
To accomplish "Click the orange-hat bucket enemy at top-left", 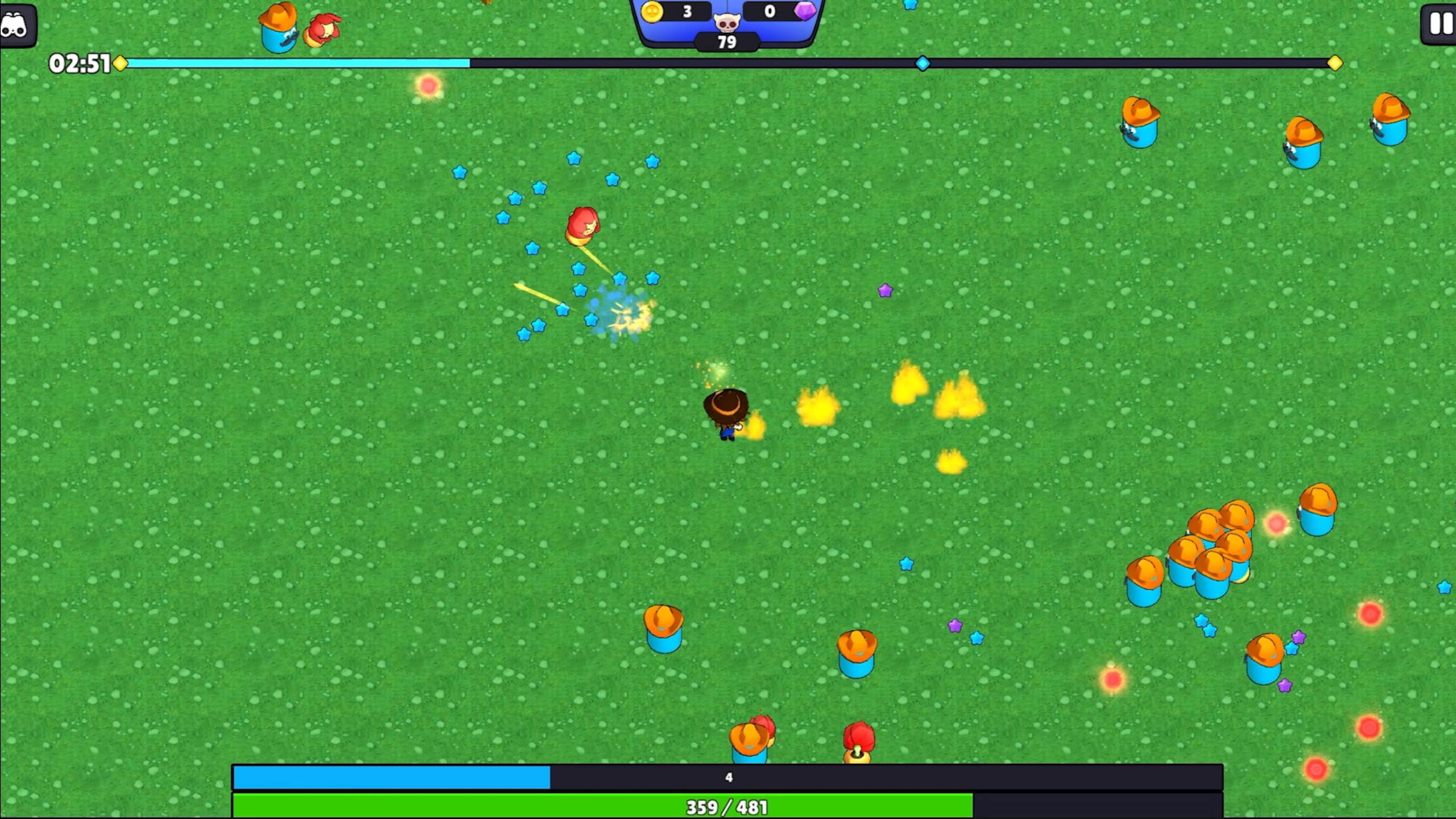I will 277,26.
